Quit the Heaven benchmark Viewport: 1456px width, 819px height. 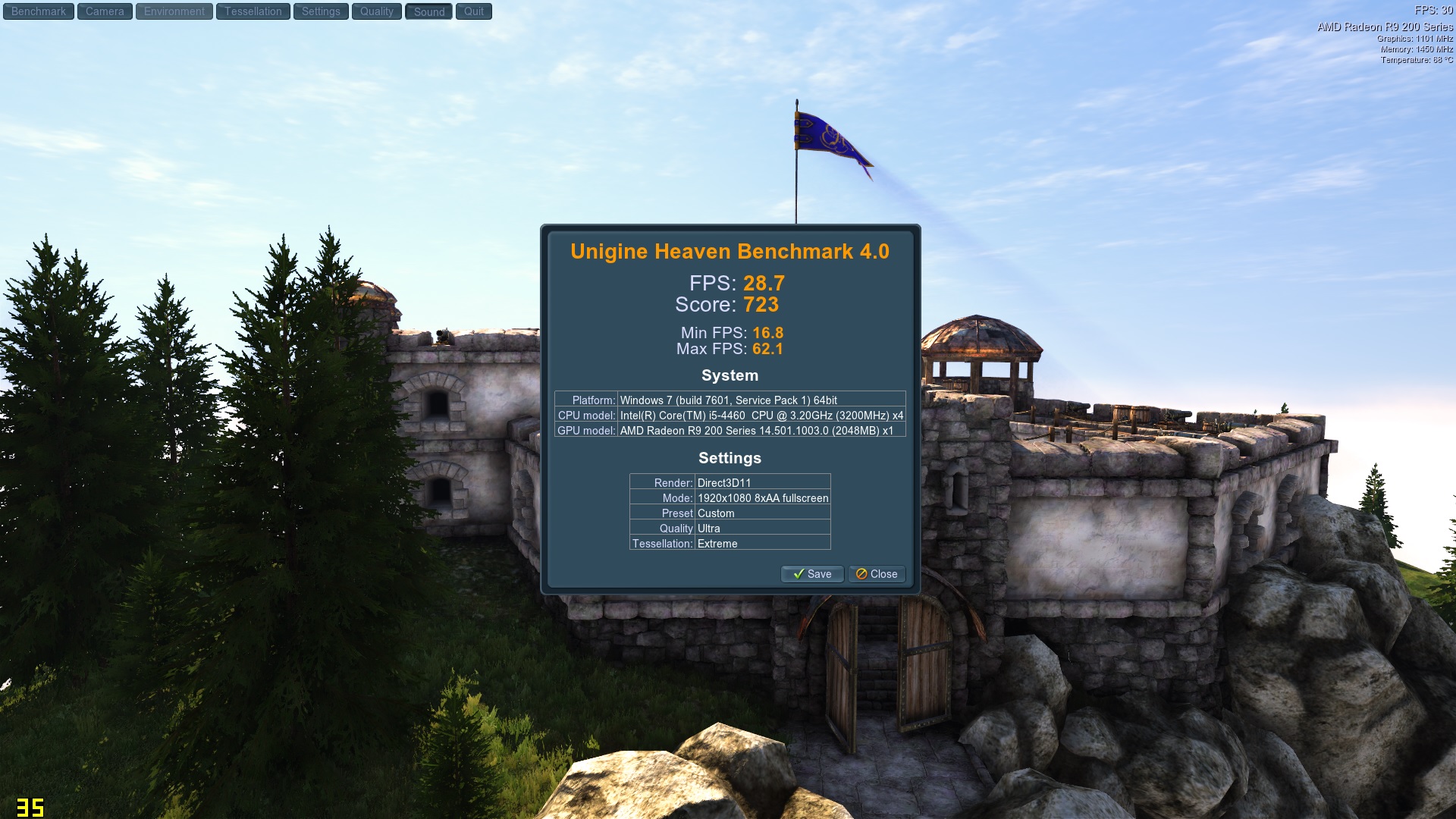474,11
